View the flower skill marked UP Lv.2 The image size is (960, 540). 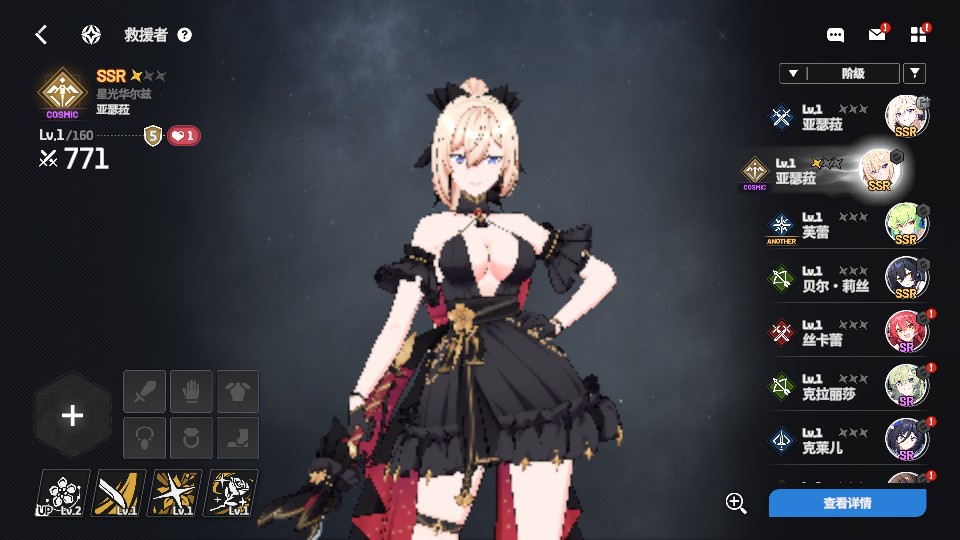[63, 493]
